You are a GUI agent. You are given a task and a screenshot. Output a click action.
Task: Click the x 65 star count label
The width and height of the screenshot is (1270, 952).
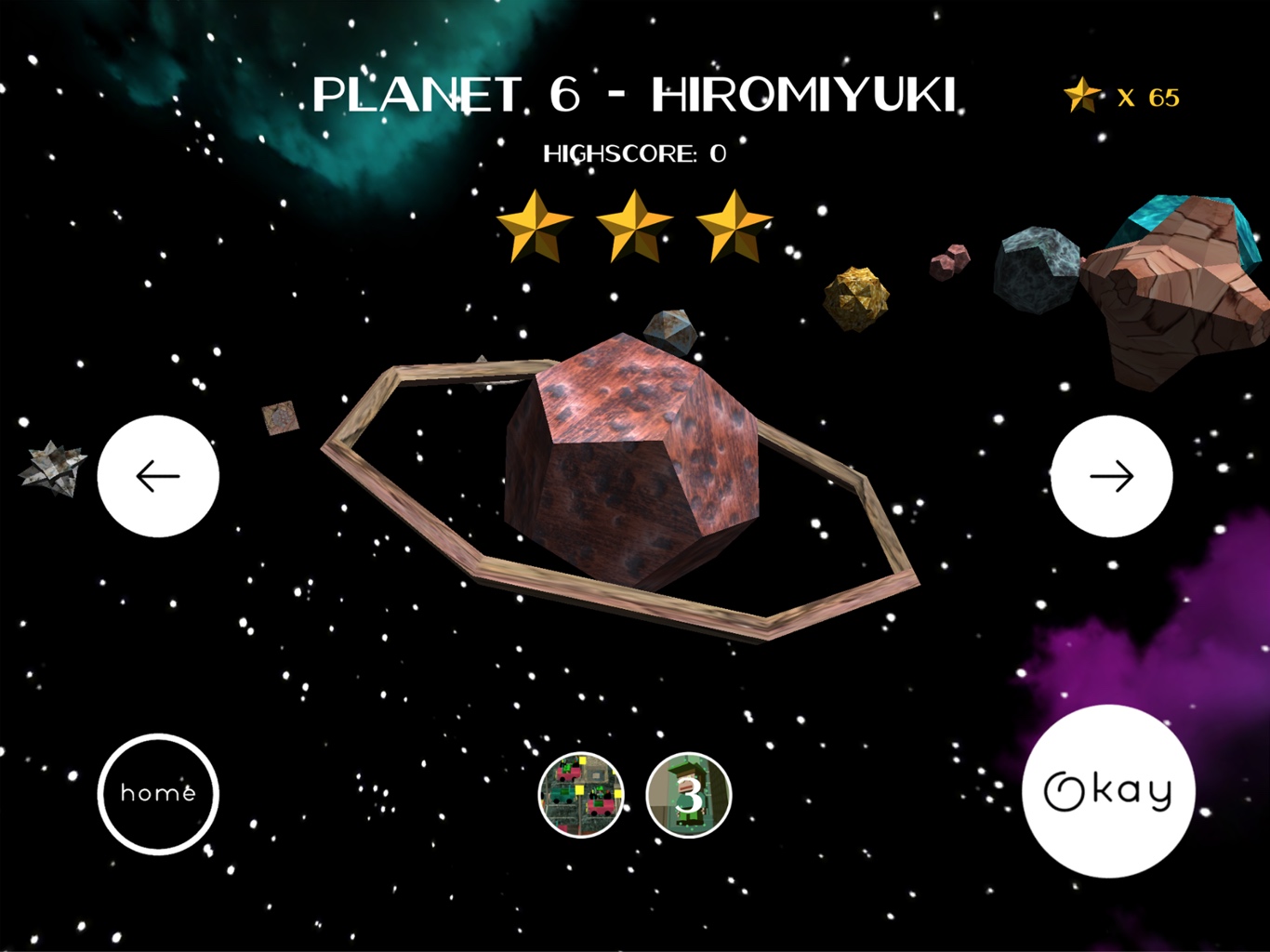tap(1148, 94)
